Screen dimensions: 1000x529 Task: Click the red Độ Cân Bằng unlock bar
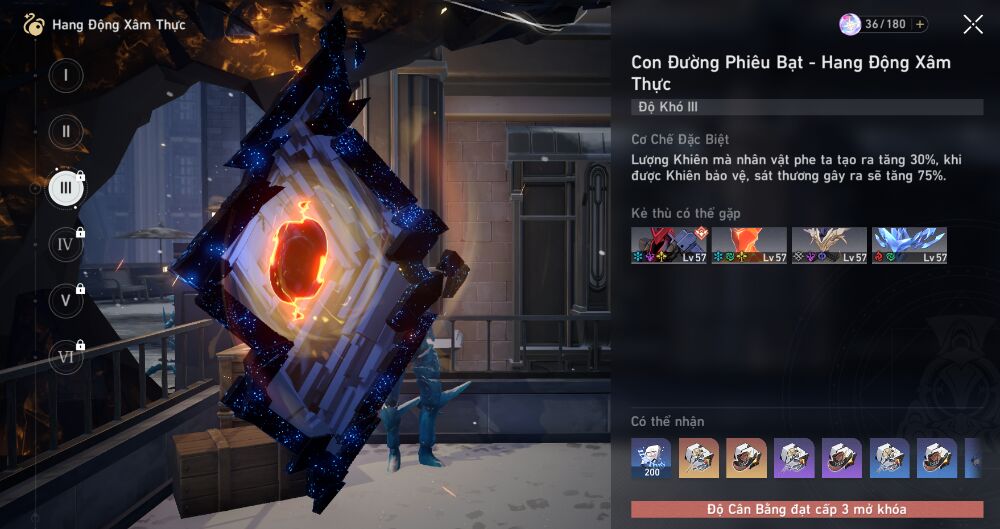coord(807,509)
